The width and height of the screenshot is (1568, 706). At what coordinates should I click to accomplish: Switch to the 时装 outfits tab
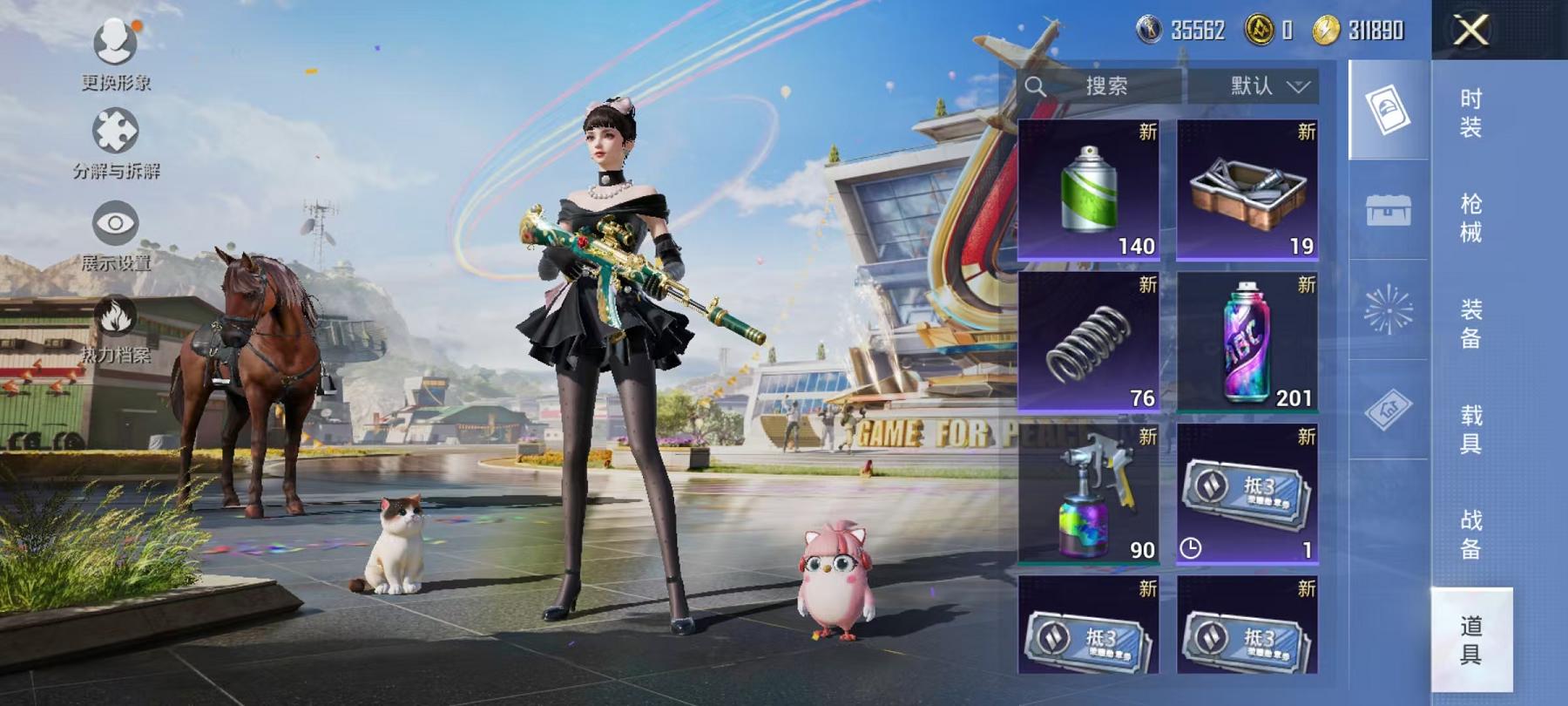1470,112
